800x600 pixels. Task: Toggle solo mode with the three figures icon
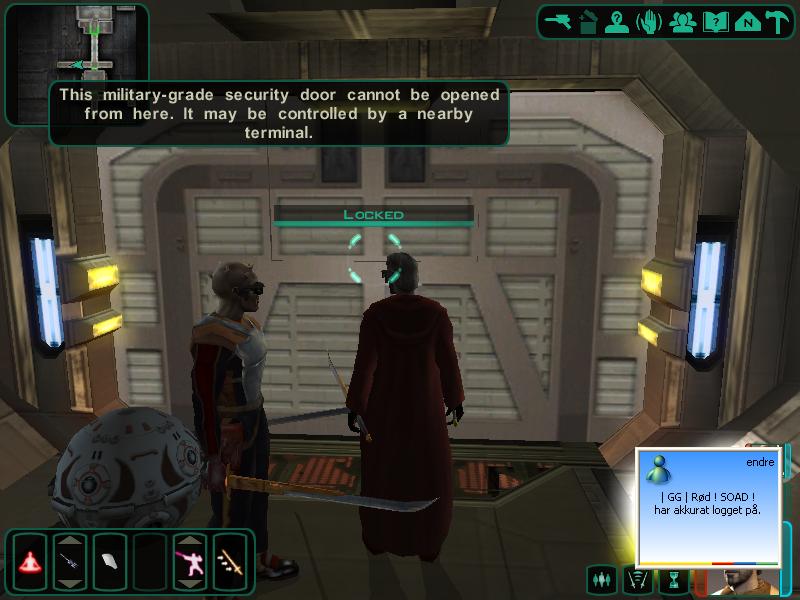click(x=602, y=578)
